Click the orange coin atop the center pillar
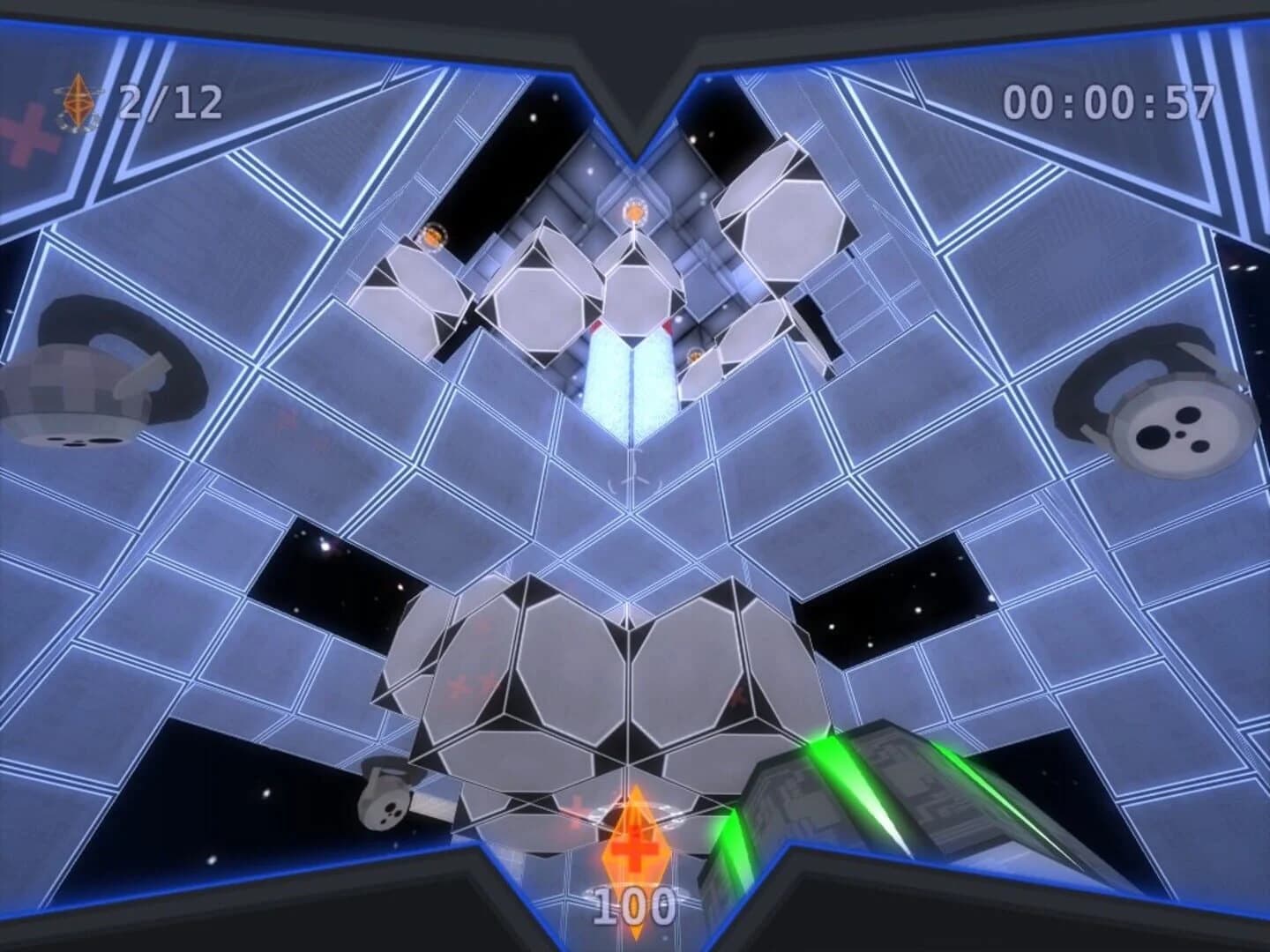Viewport: 1270px width, 952px height. click(633, 209)
